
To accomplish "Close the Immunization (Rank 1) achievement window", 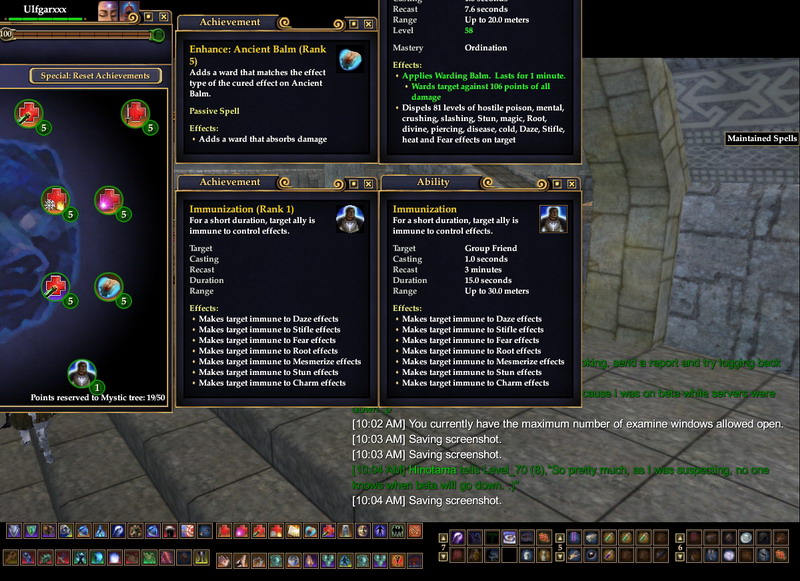I will pyautogui.click(x=367, y=184).
